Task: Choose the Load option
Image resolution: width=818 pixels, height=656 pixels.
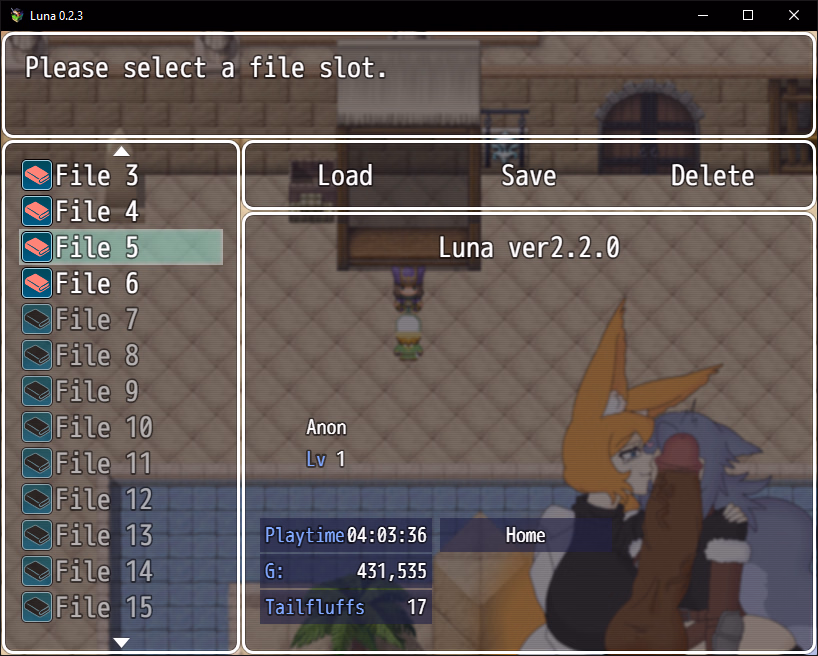Action: click(345, 176)
